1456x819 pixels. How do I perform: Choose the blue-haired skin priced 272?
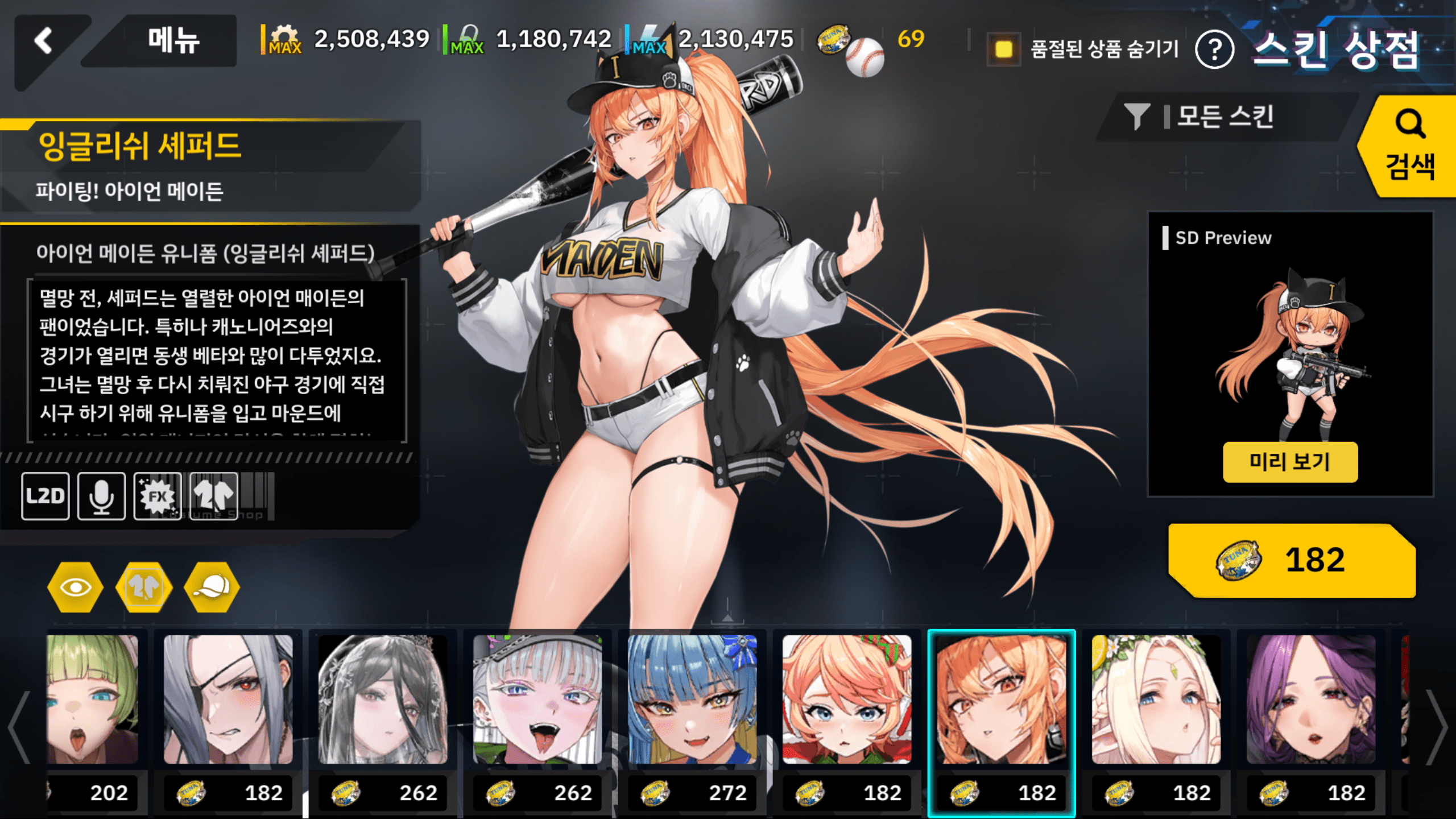tap(692, 700)
